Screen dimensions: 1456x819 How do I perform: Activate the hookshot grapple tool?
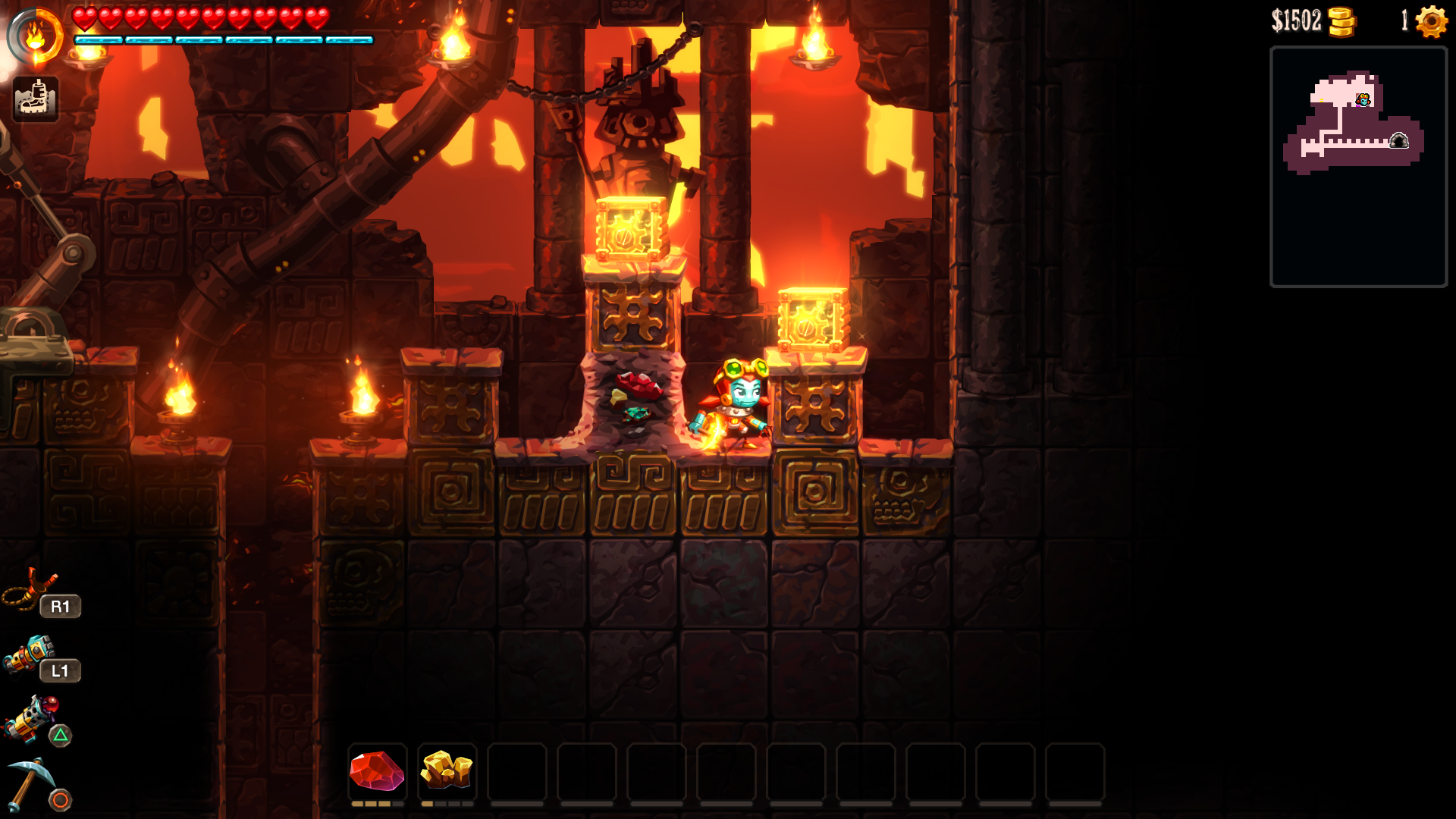coord(30,589)
